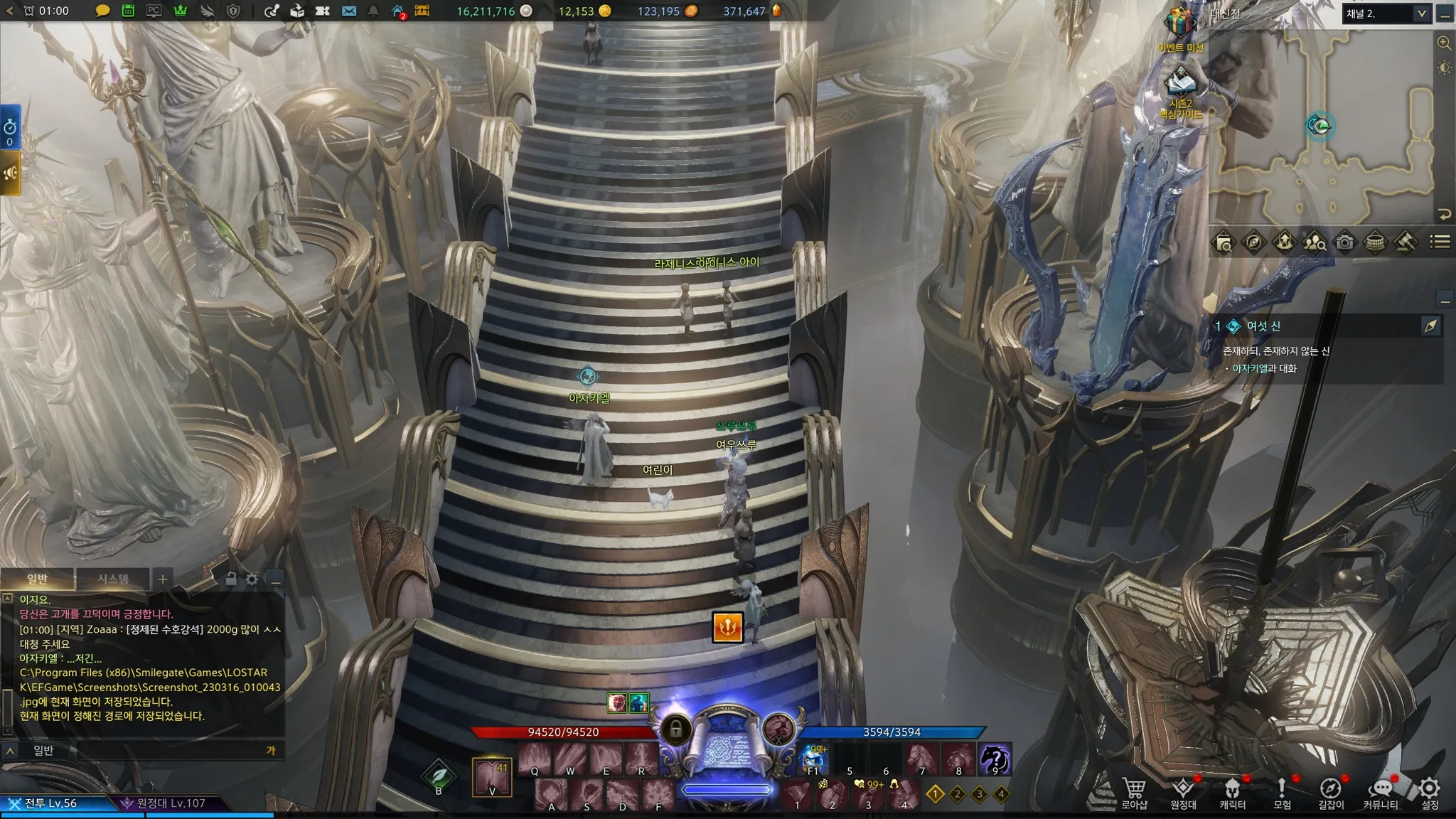Image resolution: width=1456 pixels, height=819 pixels.
Task: Select the 여섯 신 quest tracker entry
Action: (x=1263, y=326)
